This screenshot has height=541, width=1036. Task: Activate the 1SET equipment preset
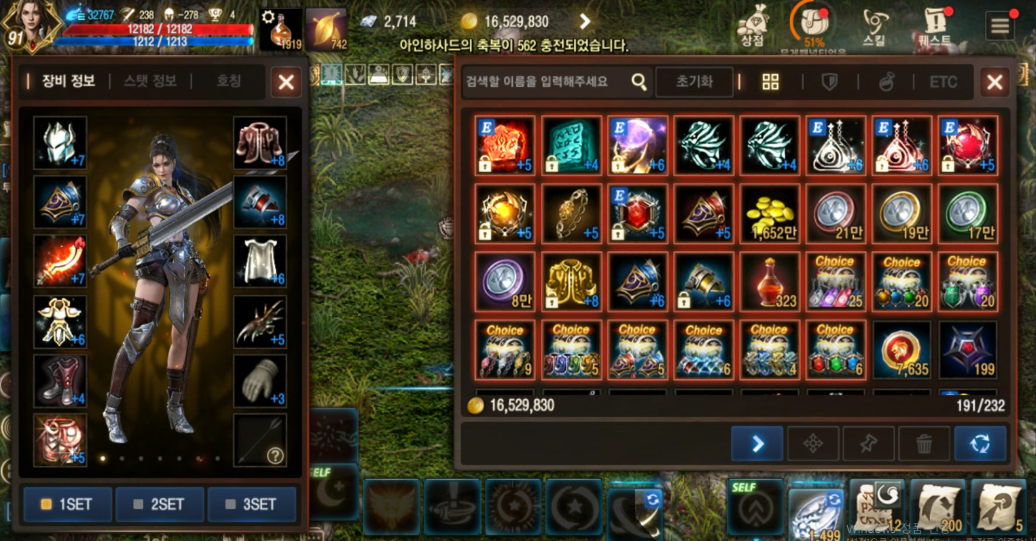tap(67, 504)
